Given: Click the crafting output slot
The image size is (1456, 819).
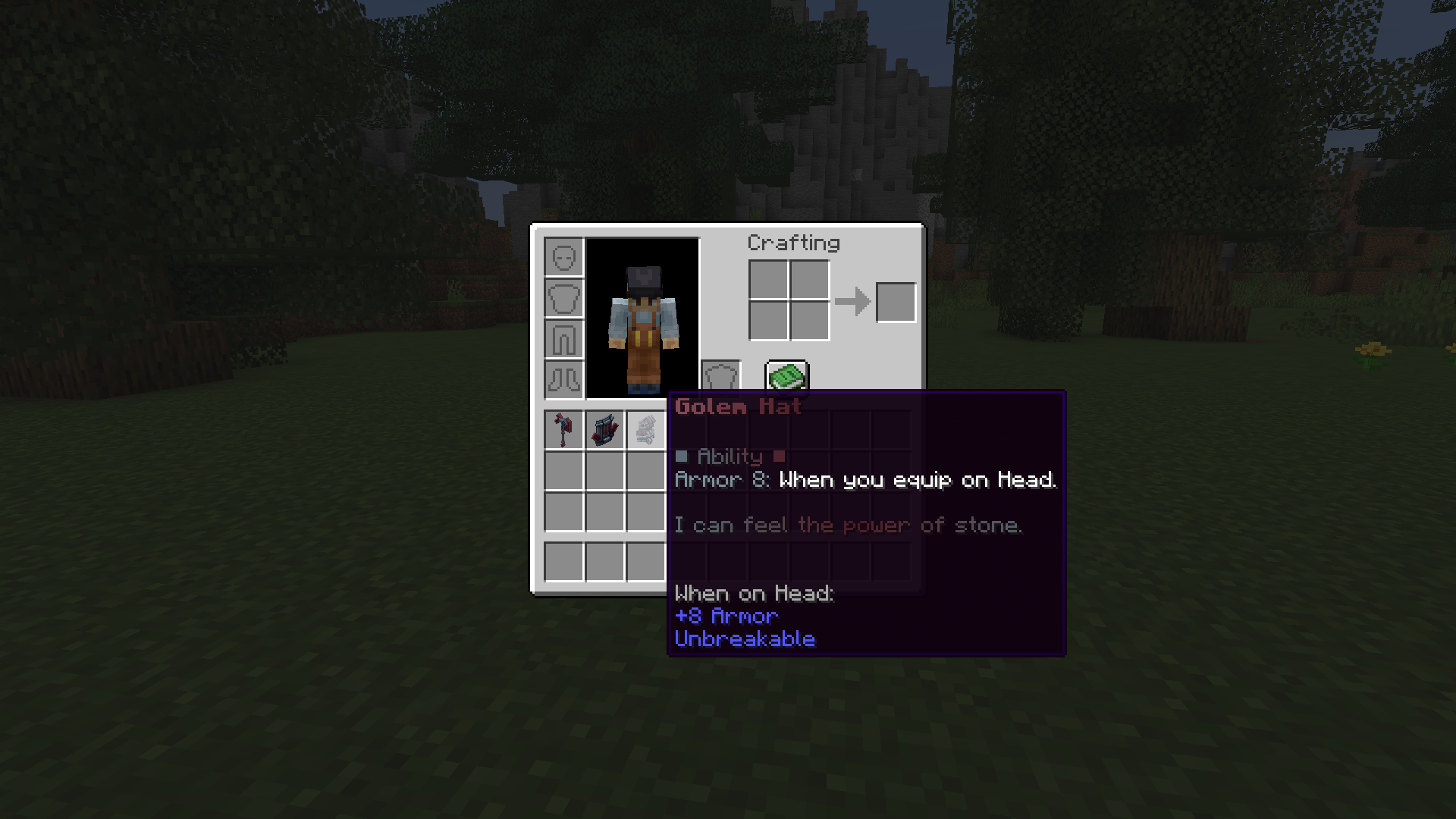Looking at the screenshot, I should pos(896,301).
